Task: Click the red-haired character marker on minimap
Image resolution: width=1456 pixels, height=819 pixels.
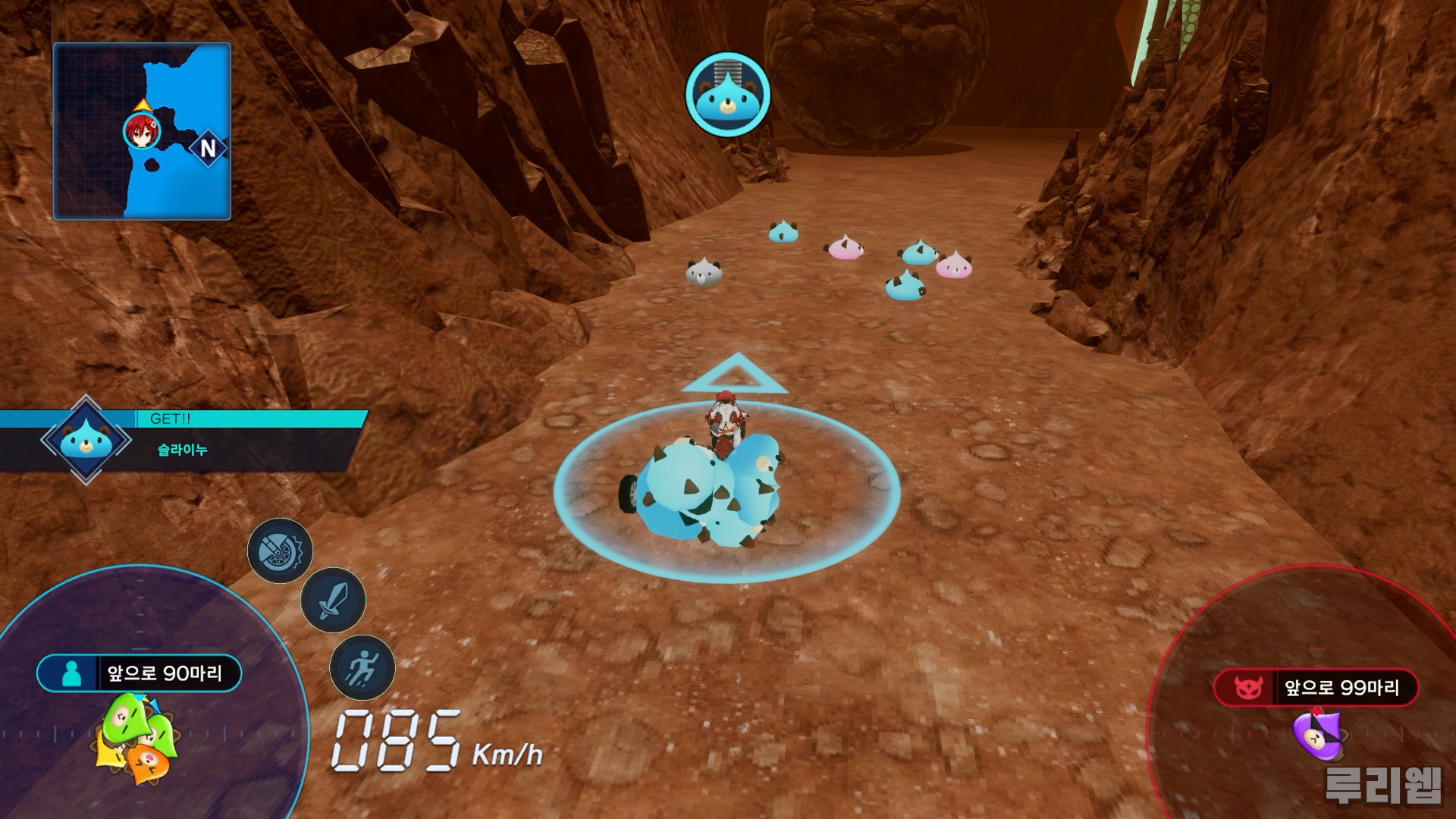Action: (142, 132)
